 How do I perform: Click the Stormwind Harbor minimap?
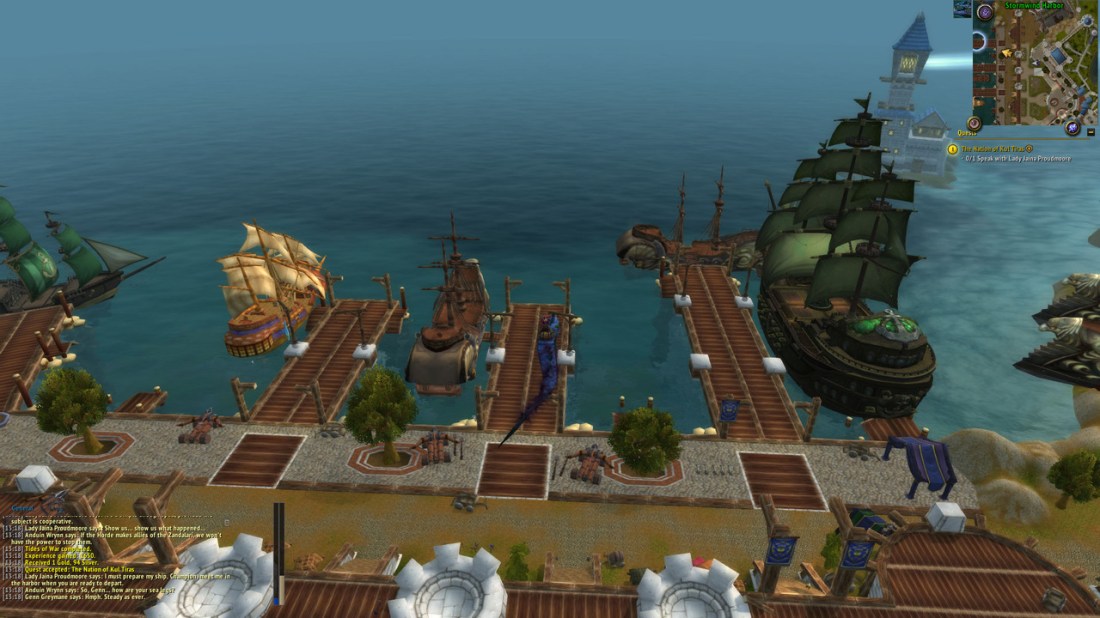[x=1040, y=68]
